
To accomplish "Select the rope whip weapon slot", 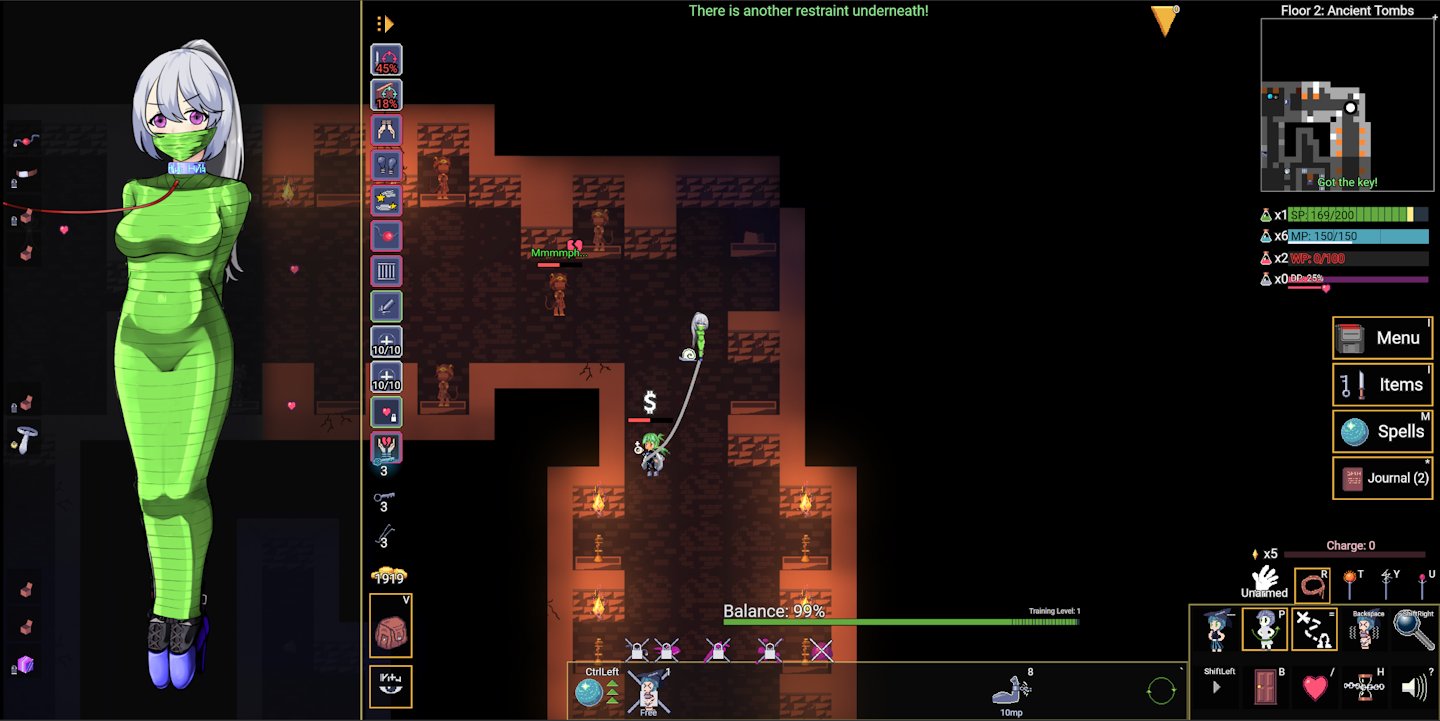I will coord(1312,586).
